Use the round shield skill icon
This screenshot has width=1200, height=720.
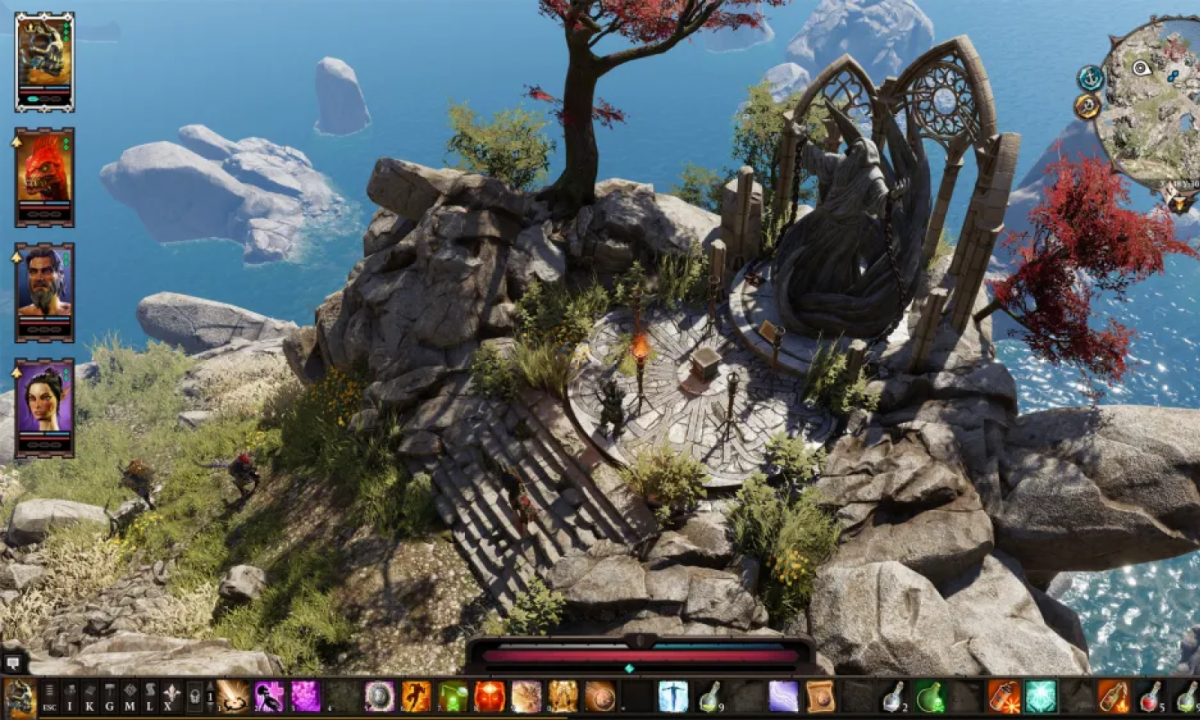click(379, 696)
